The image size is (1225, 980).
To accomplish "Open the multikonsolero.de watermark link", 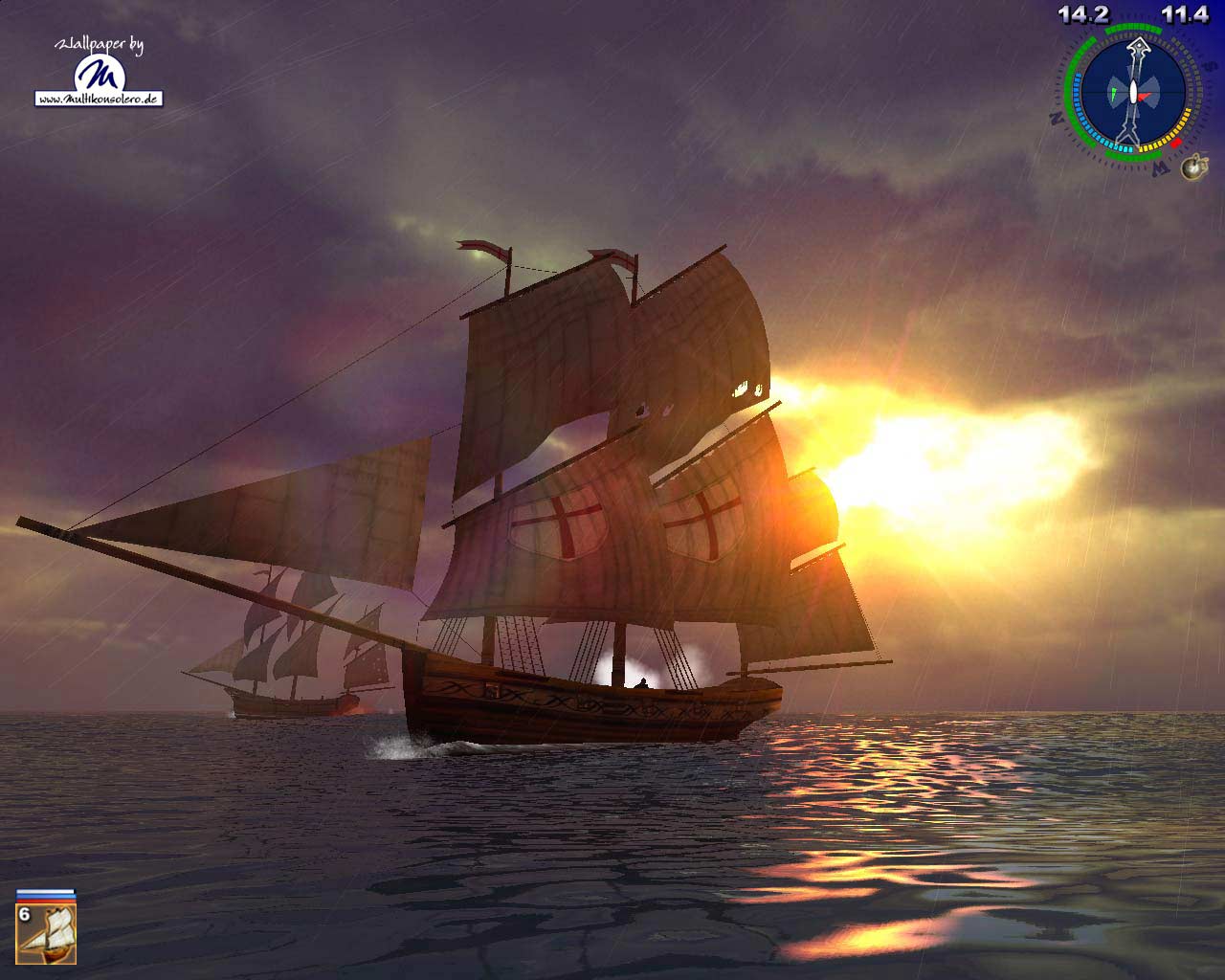I will (x=99, y=99).
